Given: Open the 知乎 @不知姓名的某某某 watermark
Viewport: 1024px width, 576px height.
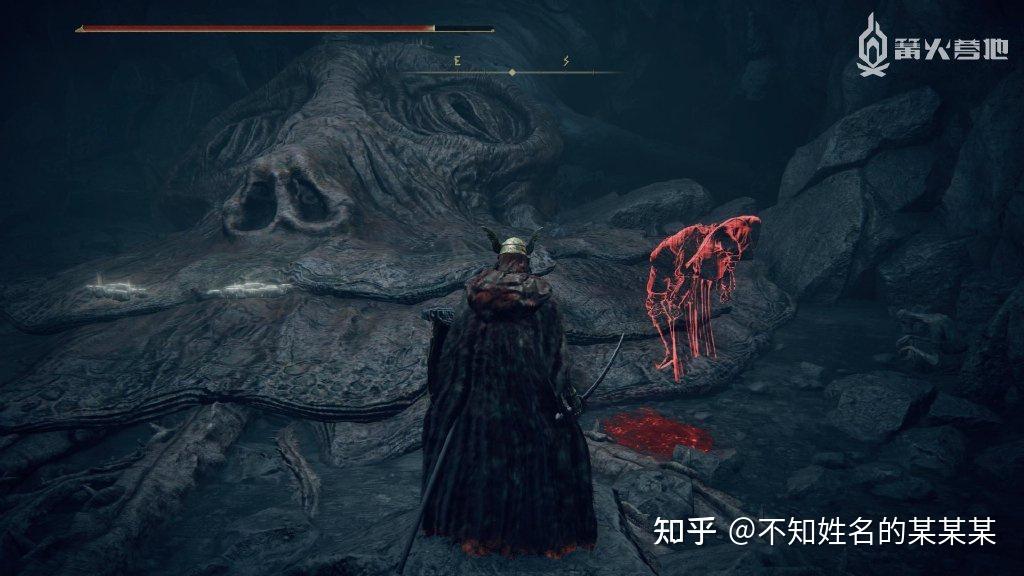Looking at the screenshot, I should click(x=824, y=531).
